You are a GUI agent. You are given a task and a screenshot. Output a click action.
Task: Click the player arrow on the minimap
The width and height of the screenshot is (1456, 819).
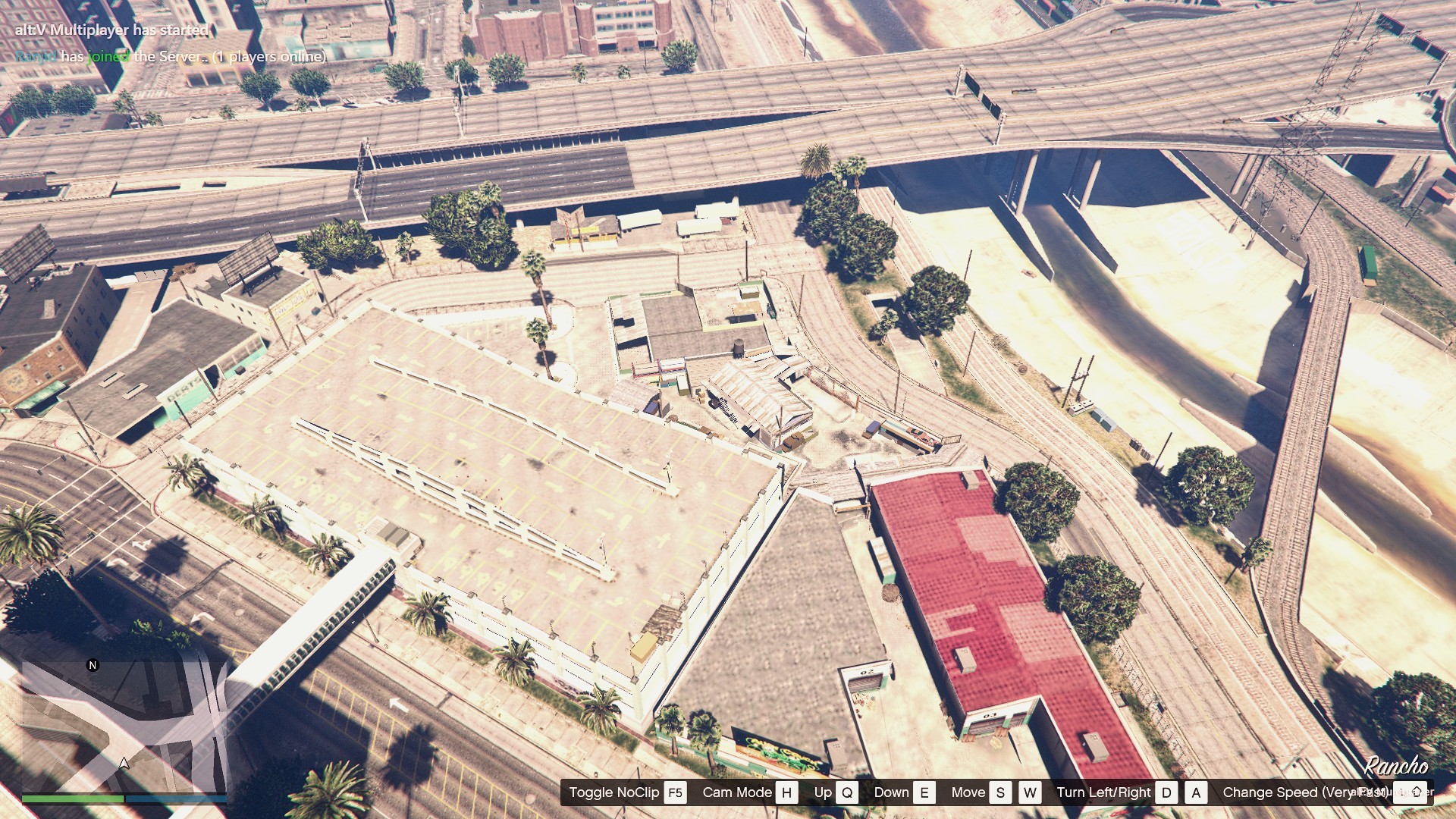(124, 764)
